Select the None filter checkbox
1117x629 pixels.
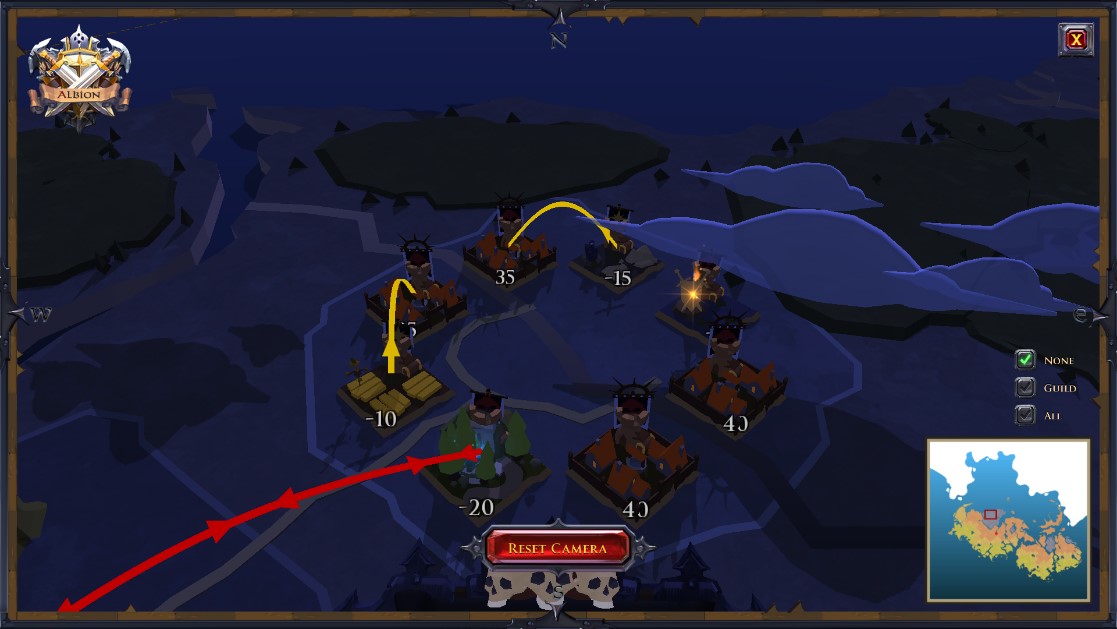[1025, 360]
